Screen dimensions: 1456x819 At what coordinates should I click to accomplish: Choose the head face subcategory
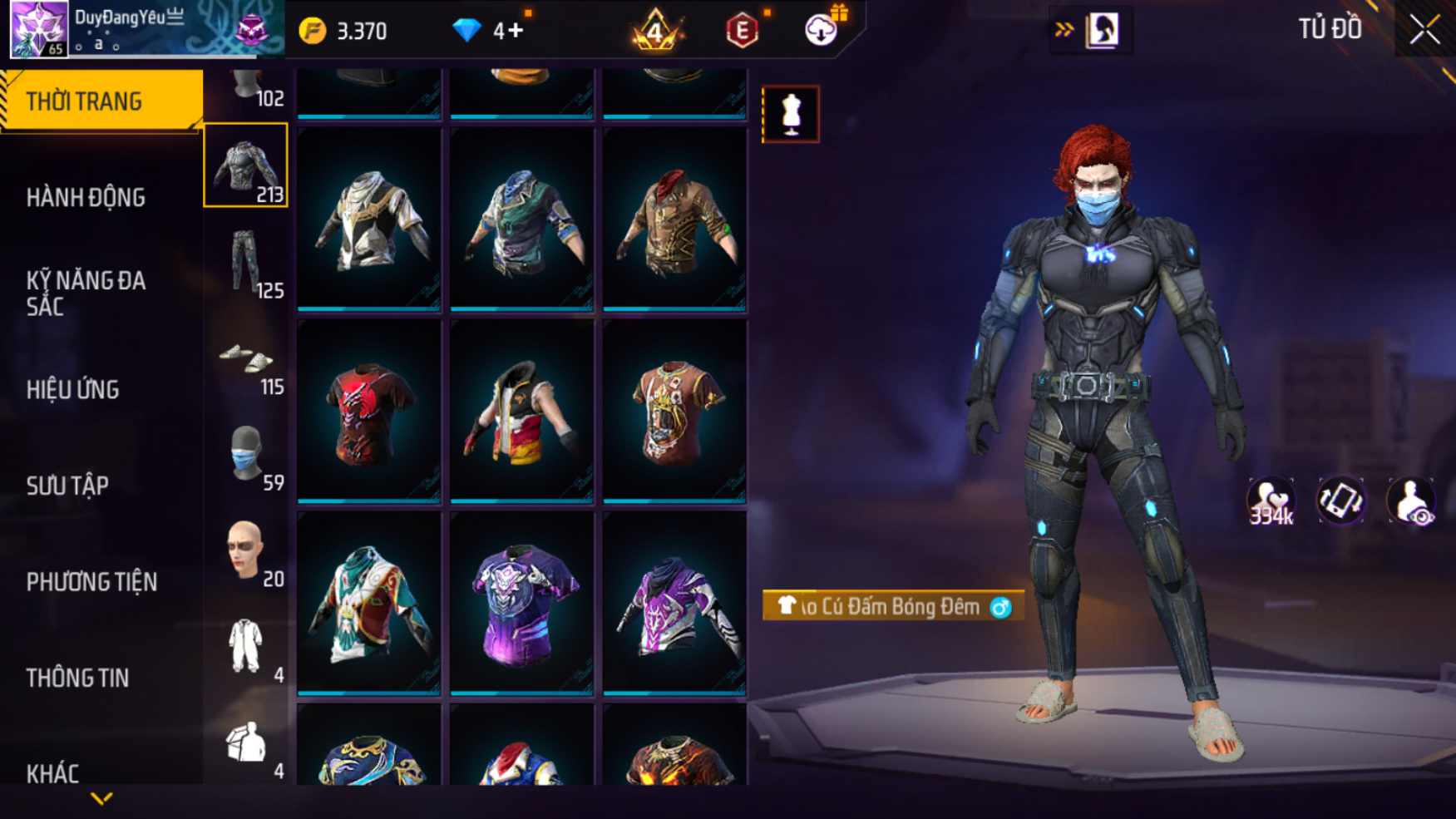point(246,550)
